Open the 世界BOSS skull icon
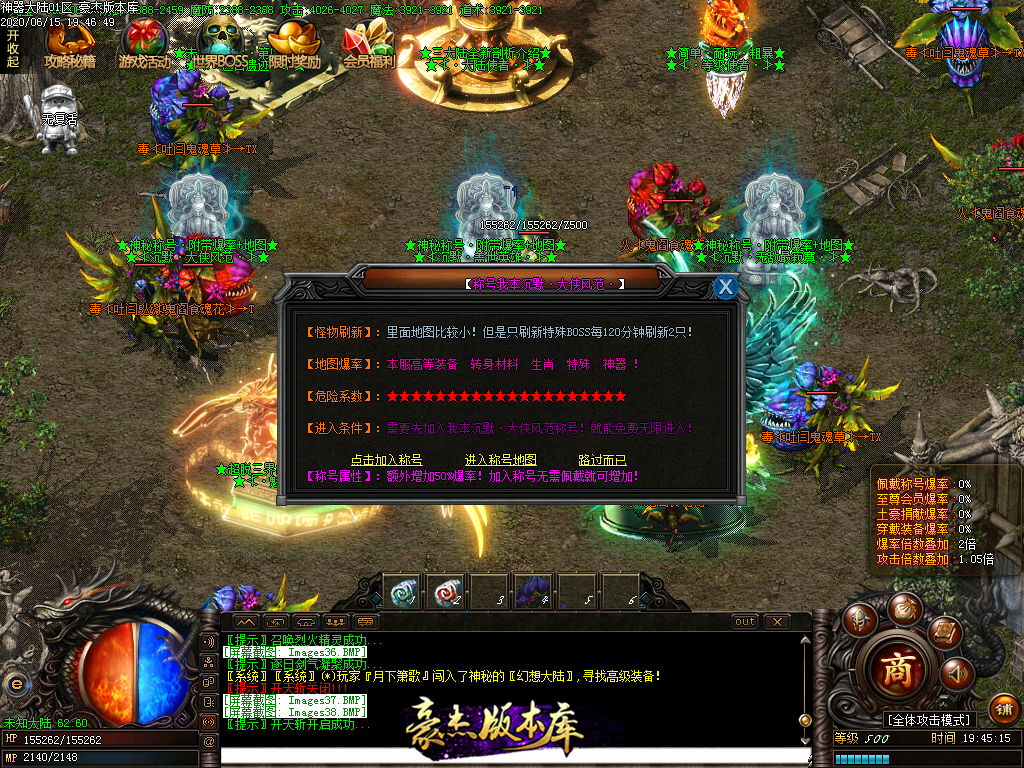This screenshot has width=1024, height=768. [219, 43]
